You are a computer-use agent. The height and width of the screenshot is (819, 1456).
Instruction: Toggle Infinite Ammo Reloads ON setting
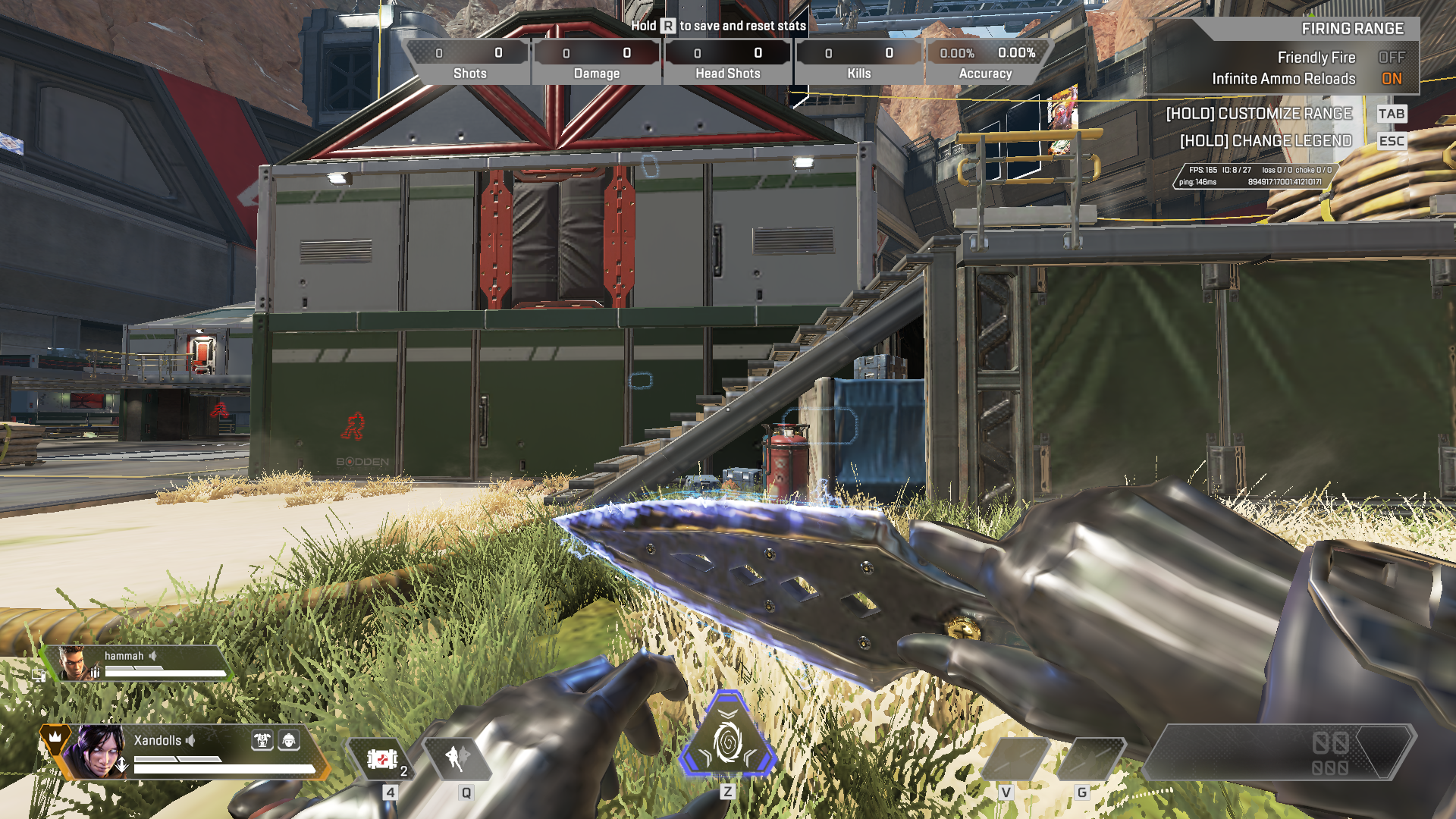1391,79
